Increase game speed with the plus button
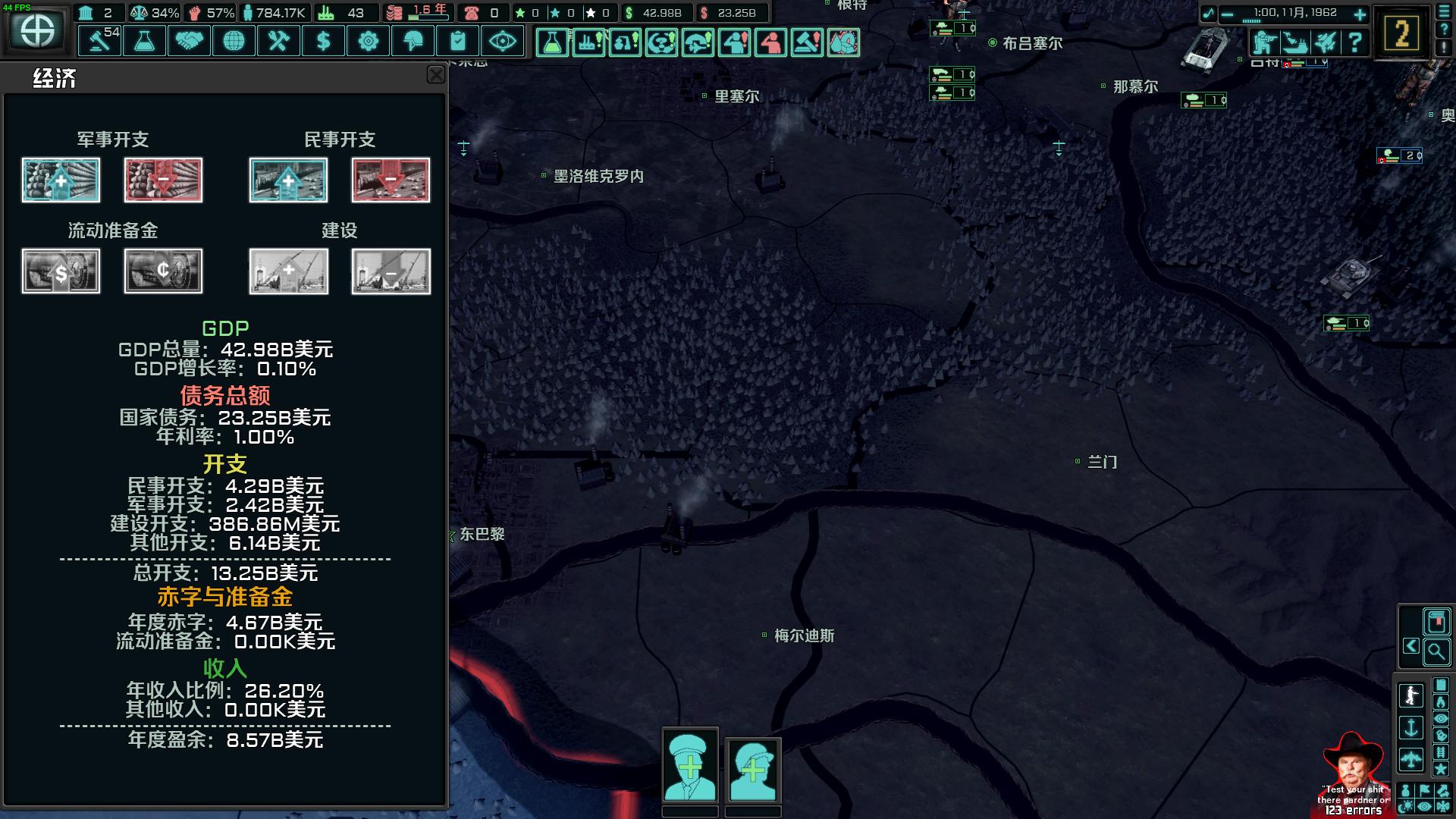Image resolution: width=1456 pixels, height=819 pixels. 1360,14
